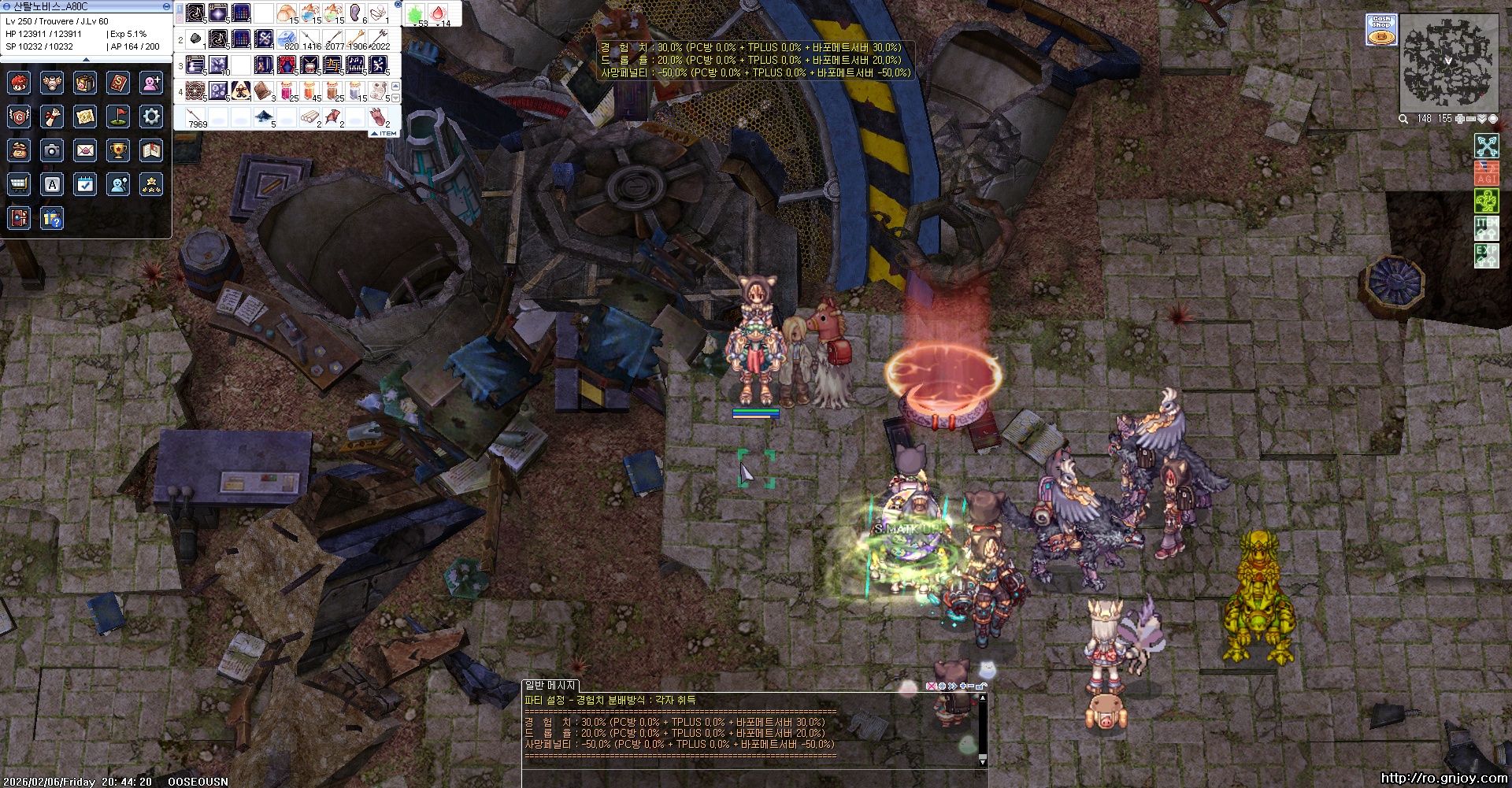This screenshot has height=788, width=1512.
Task: Open the camera screenshot tool
Action: (52, 150)
